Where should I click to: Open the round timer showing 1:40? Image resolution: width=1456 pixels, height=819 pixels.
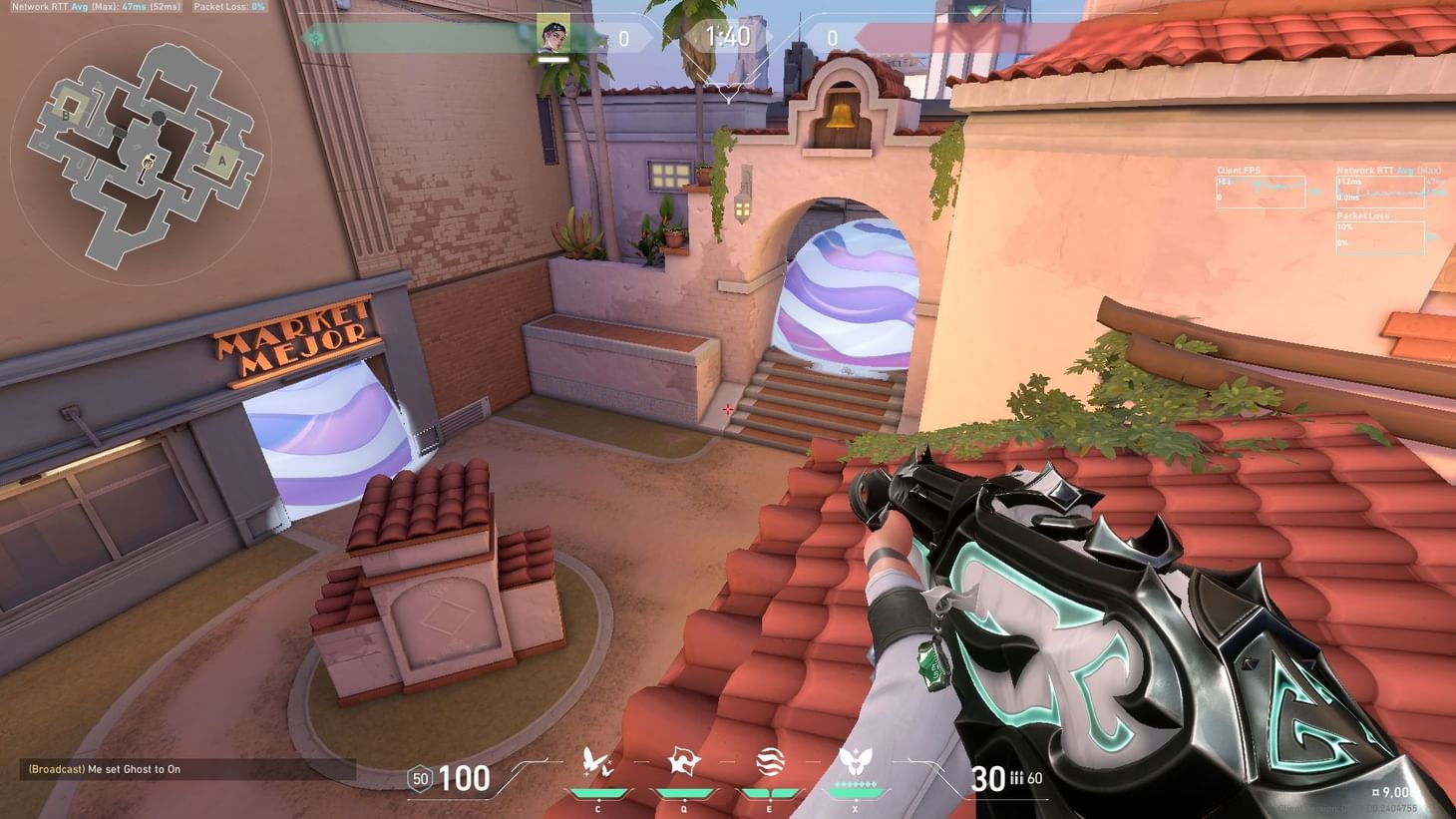click(729, 38)
